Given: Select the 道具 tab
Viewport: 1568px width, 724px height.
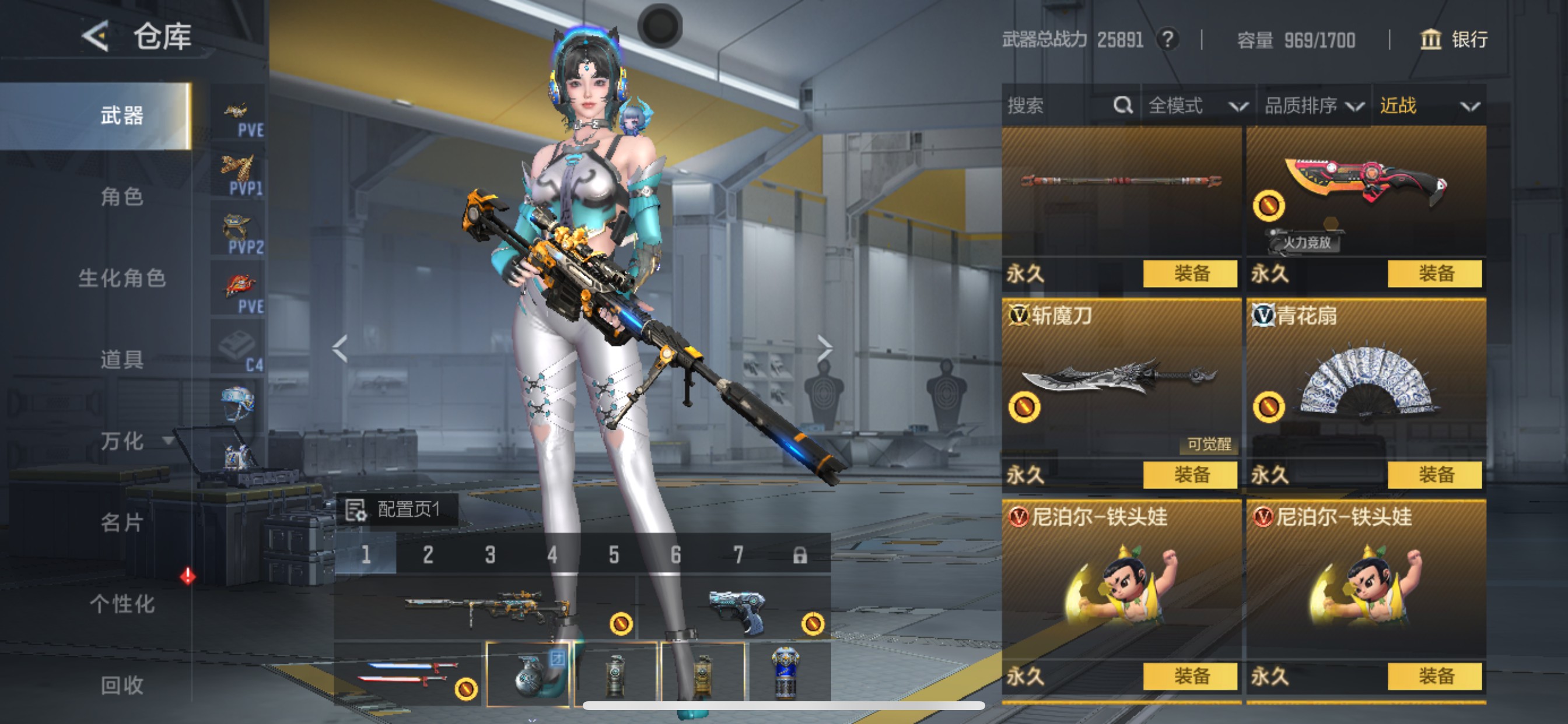Looking at the screenshot, I should [122, 360].
